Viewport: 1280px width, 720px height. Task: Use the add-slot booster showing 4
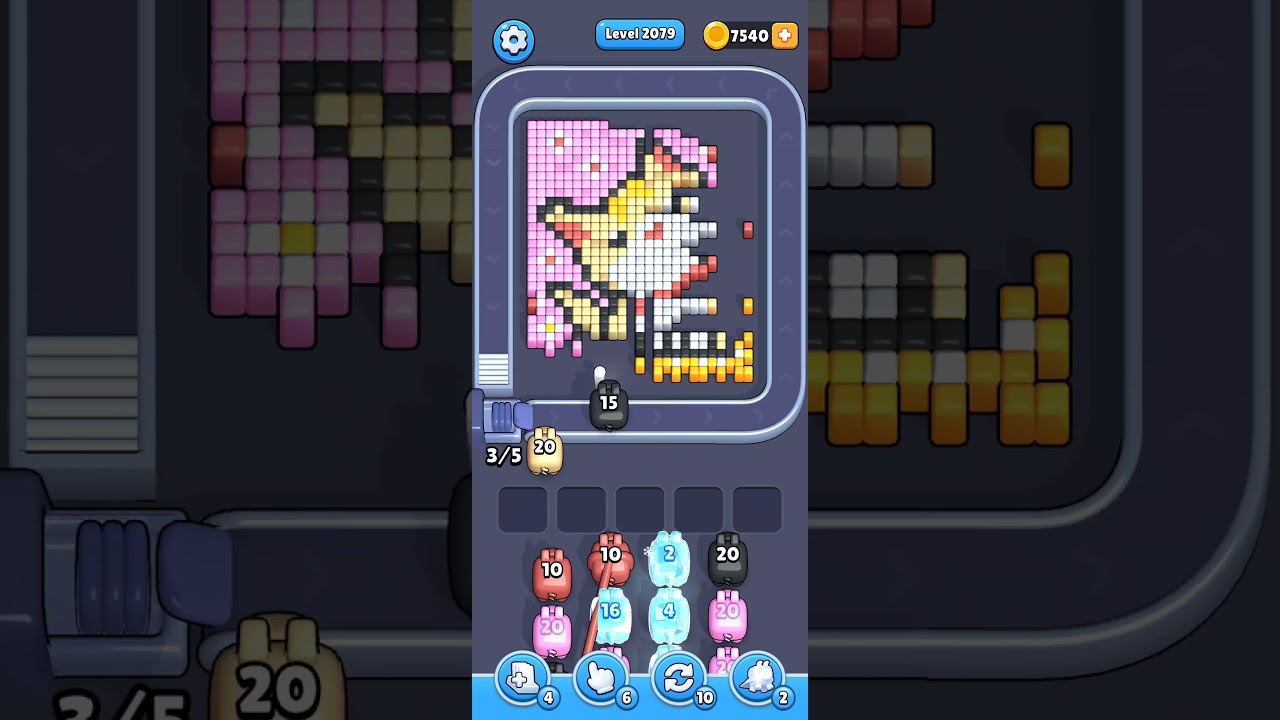(x=521, y=679)
